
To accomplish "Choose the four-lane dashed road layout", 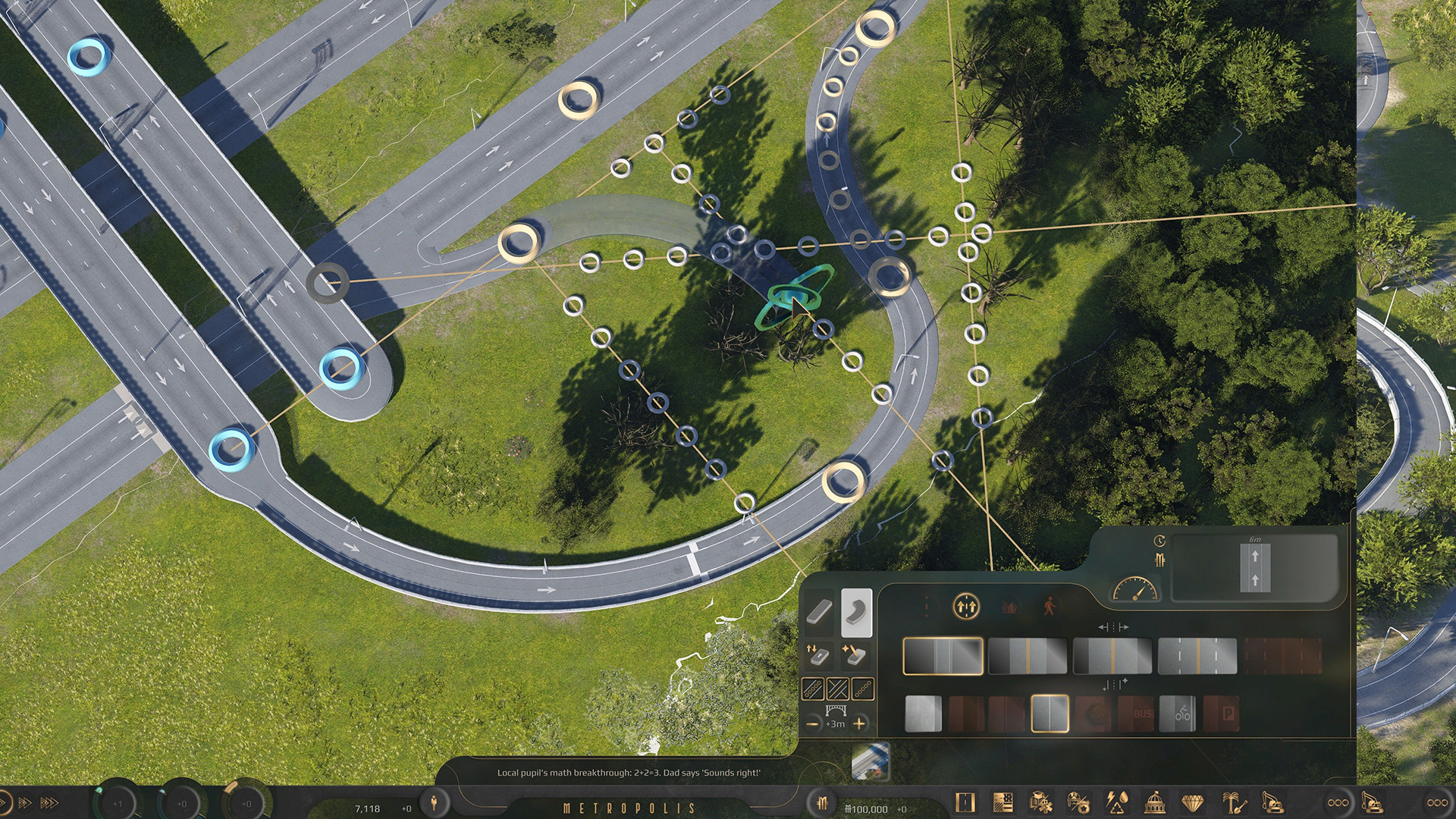I will coord(1197,656).
